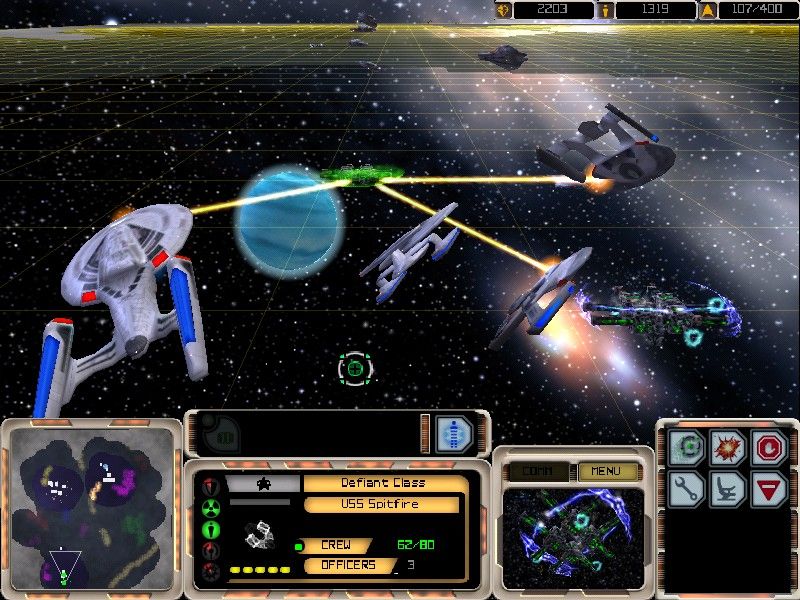Screen dimensions: 800x600
Task: Choose the chair-shaped command icon
Action: coord(728,489)
